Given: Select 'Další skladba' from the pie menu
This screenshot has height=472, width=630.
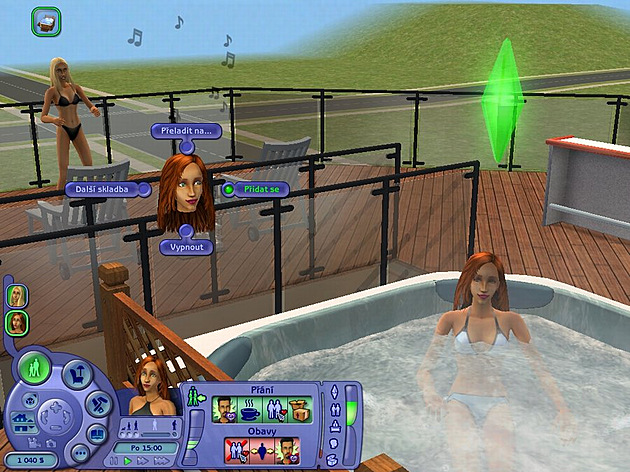Looking at the screenshot, I should [95, 188].
